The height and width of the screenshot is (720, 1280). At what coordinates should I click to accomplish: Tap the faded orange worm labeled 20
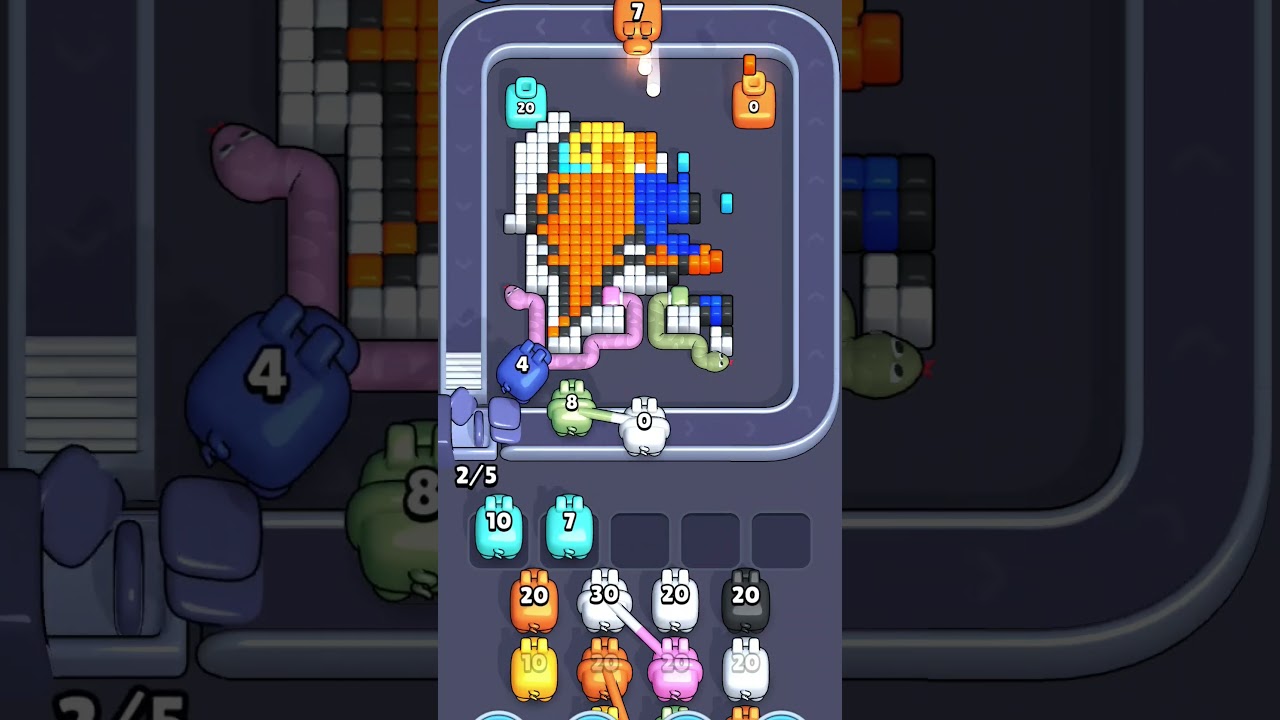tap(605, 662)
